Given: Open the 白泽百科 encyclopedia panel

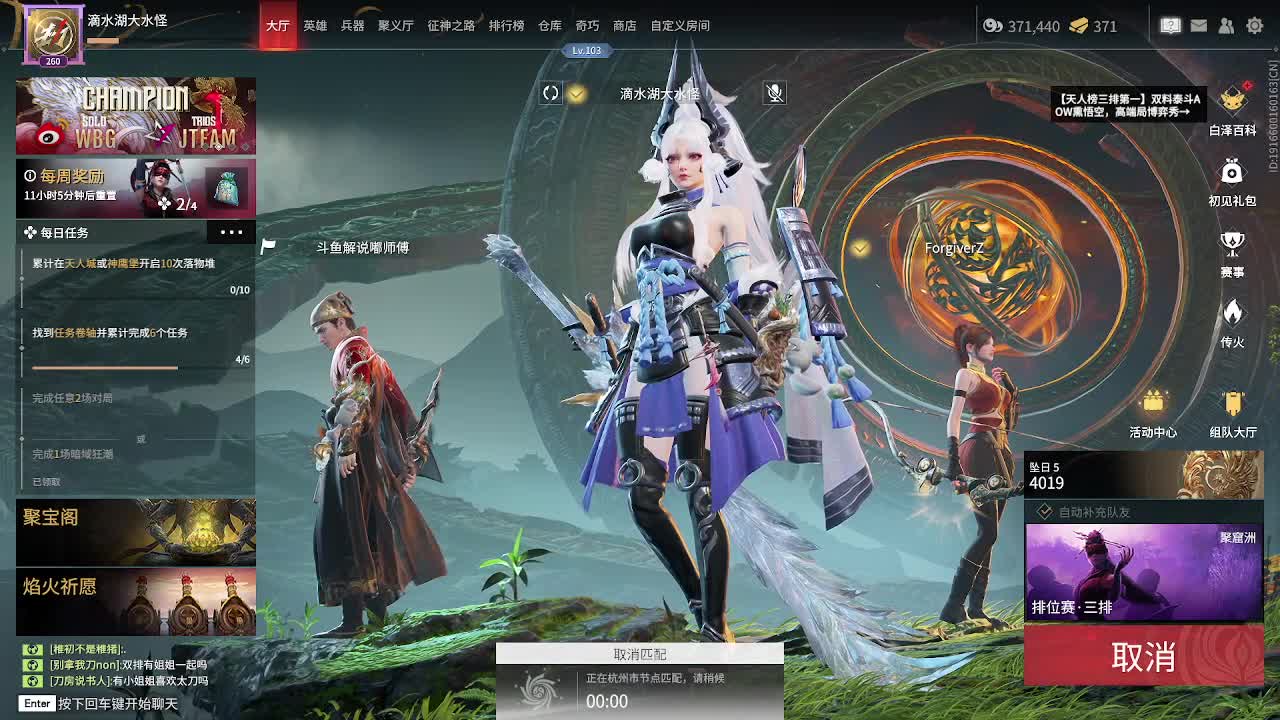Looking at the screenshot, I should [x=1232, y=100].
